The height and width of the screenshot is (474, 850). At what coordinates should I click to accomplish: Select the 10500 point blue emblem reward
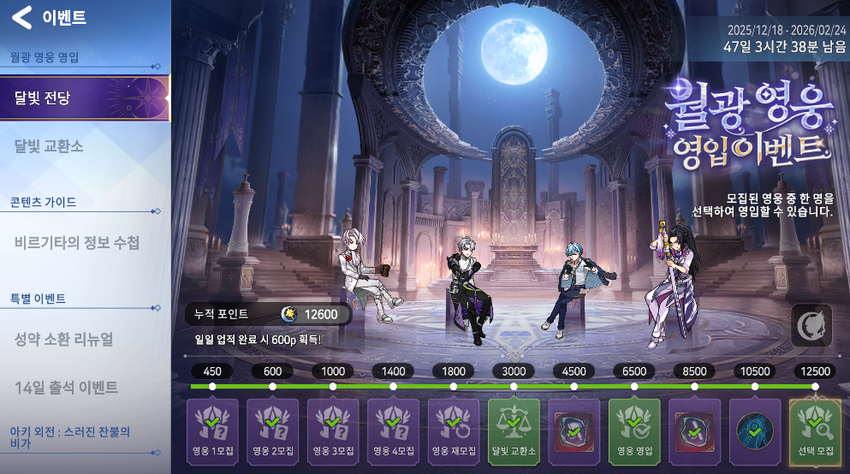(x=755, y=430)
